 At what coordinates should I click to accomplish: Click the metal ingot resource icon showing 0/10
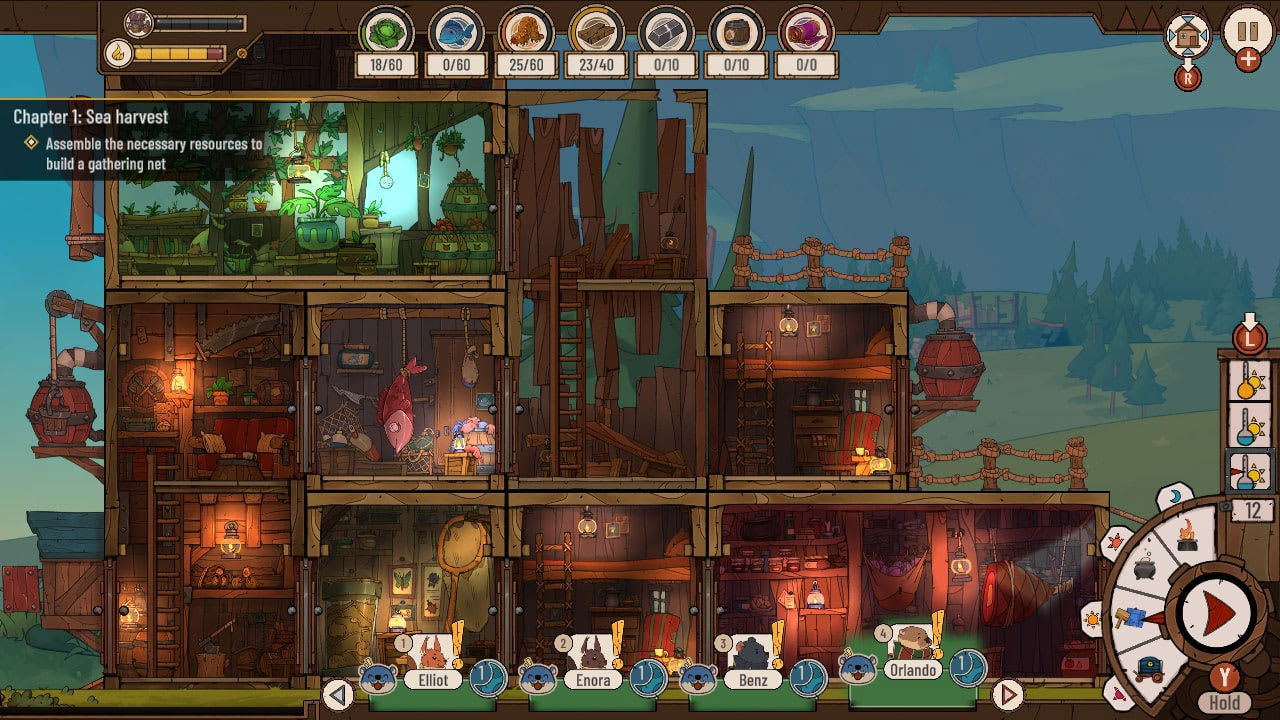tap(664, 32)
